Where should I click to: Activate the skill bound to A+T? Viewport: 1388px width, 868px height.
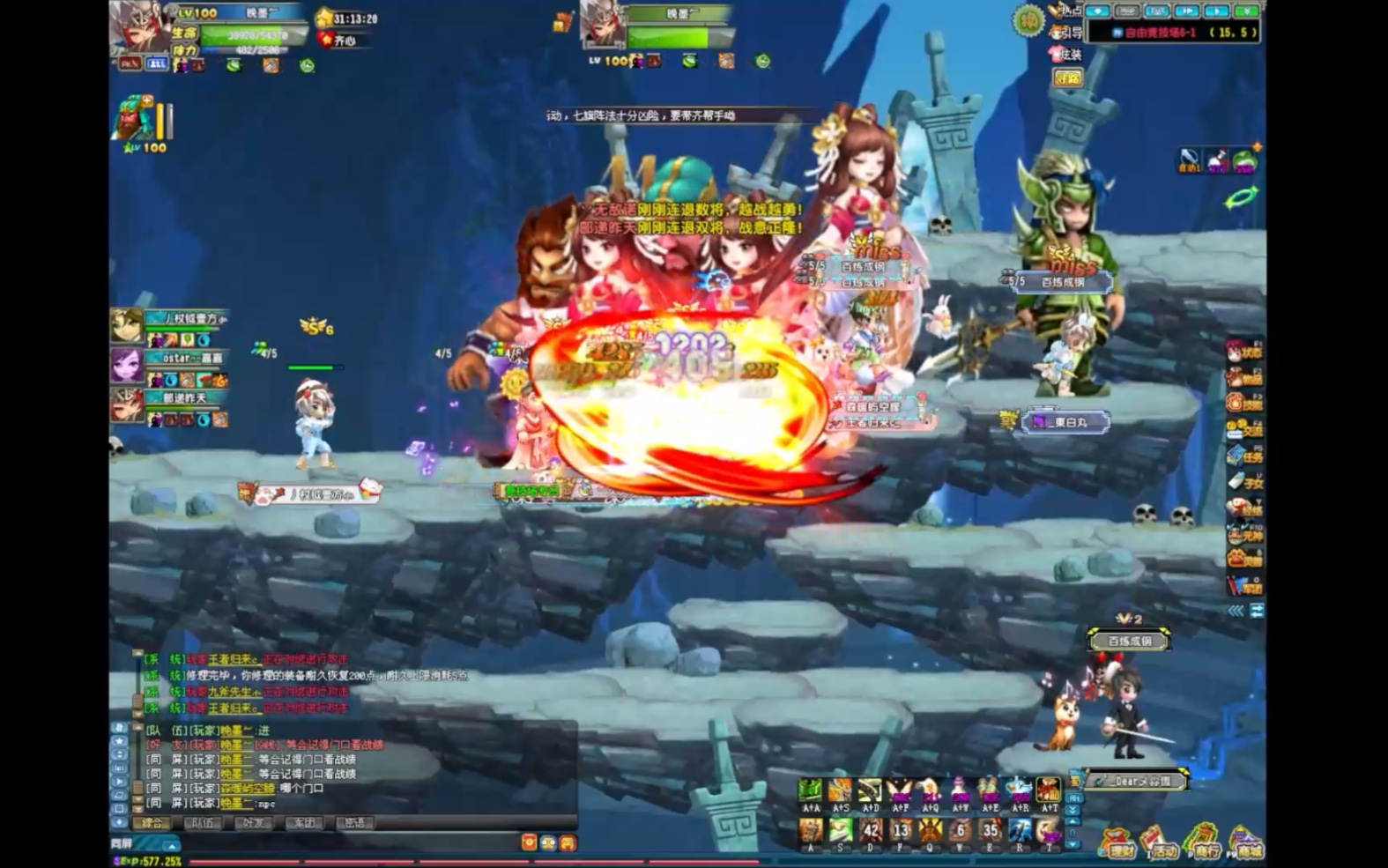(1049, 790)
